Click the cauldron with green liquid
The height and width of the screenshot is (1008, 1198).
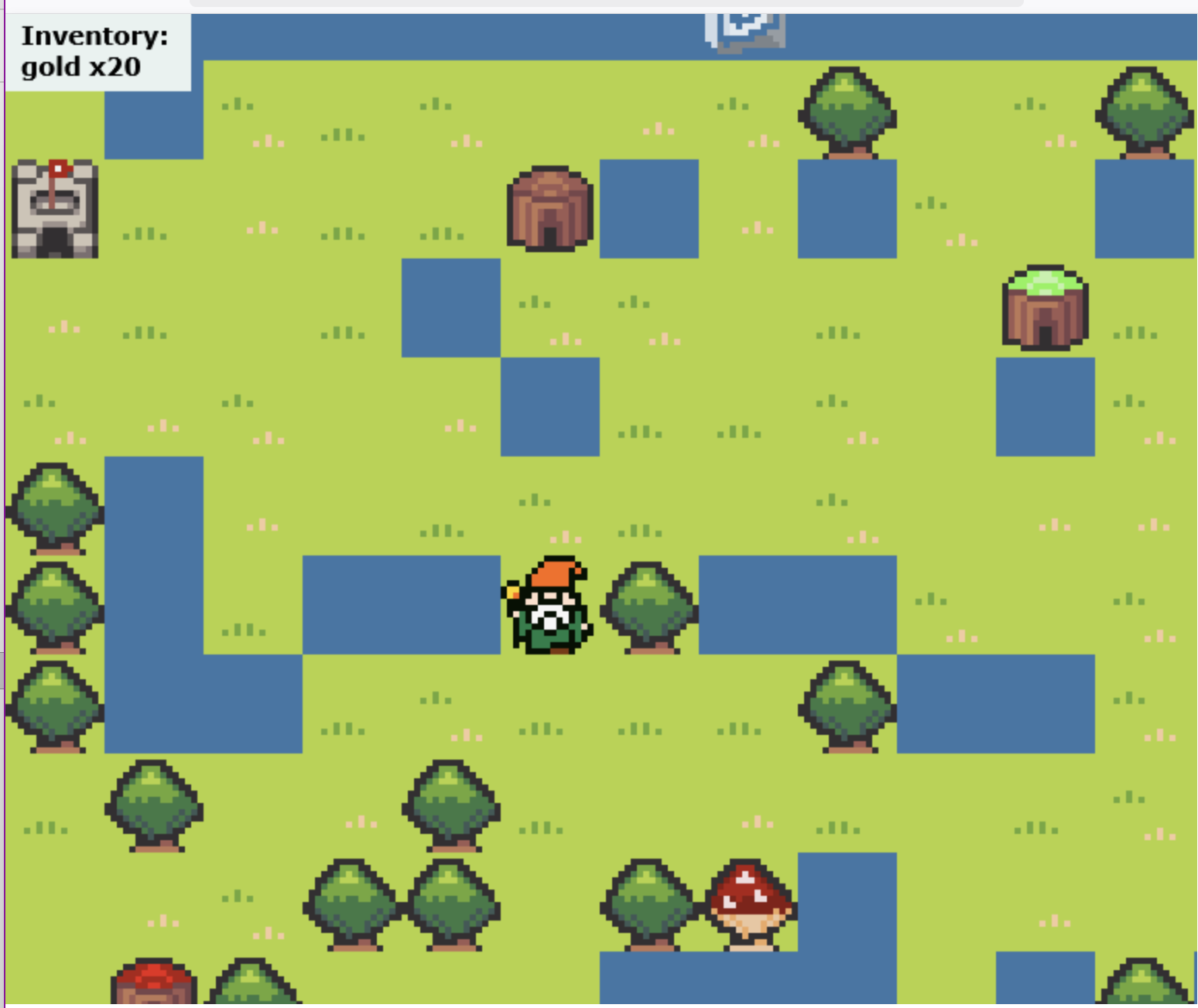pos(1045,306)
